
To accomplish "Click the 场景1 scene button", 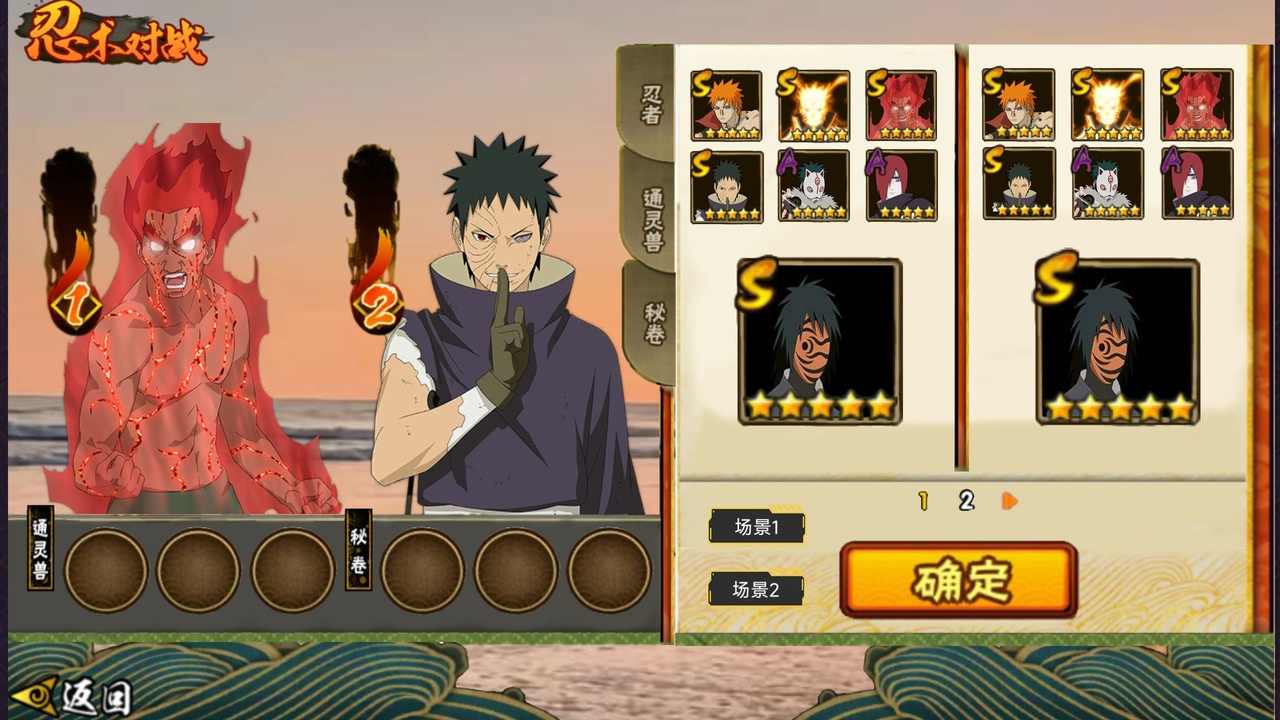I will (x=756, y=527).
